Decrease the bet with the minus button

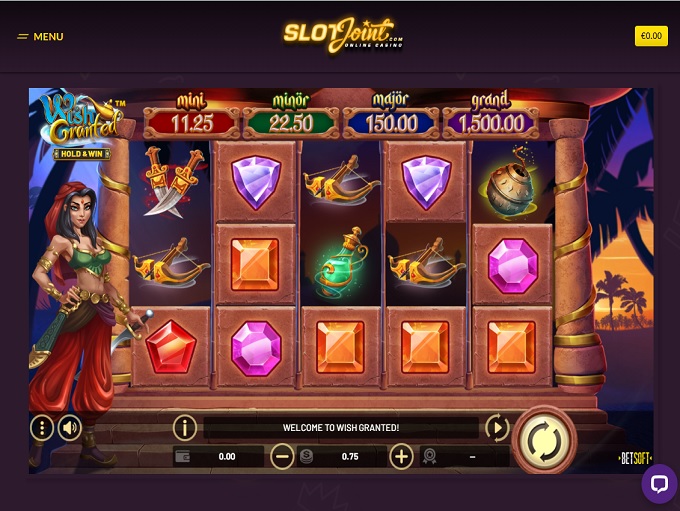click(282, 457)
